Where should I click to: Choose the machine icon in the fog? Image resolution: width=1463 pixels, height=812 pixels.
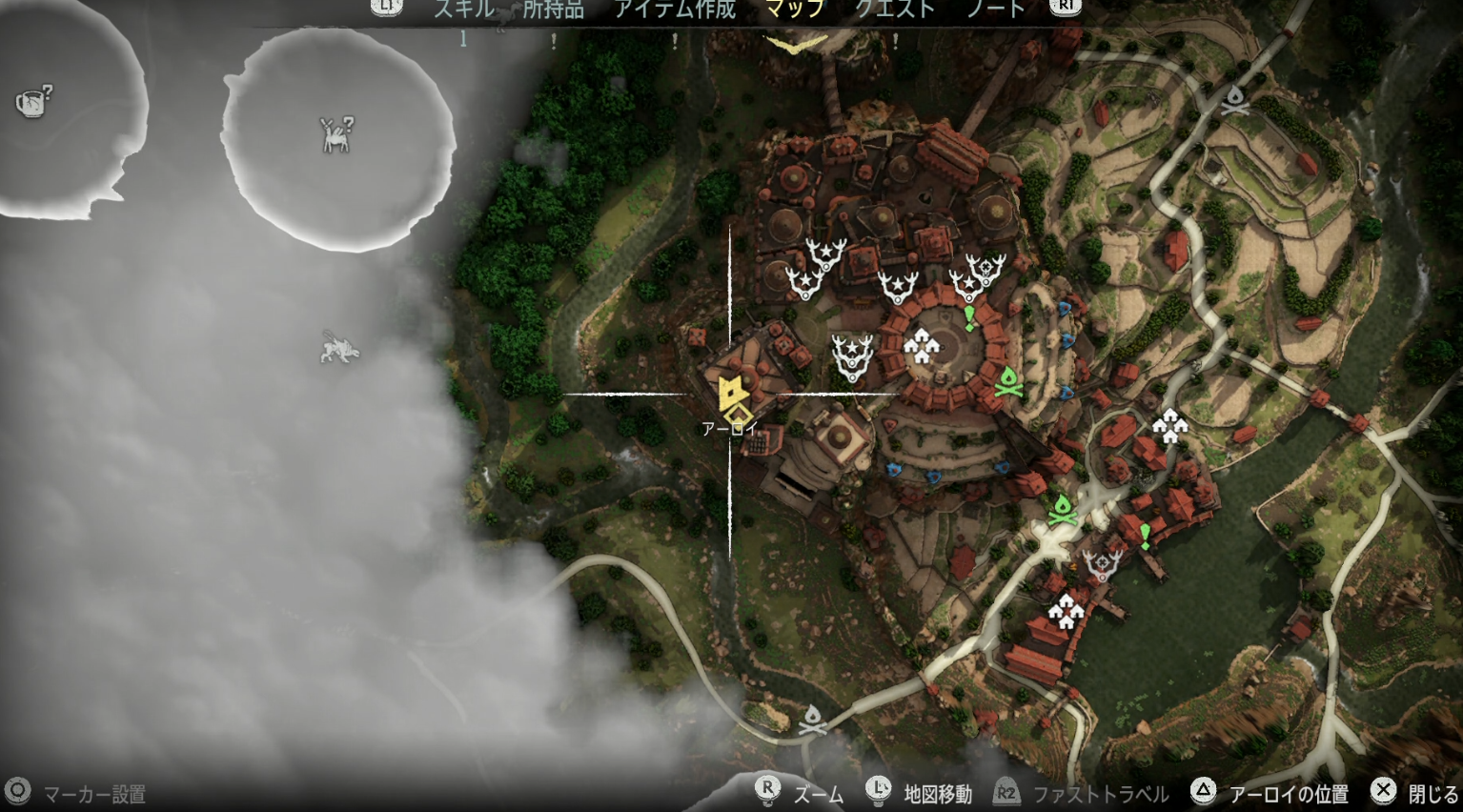point(339,349)
